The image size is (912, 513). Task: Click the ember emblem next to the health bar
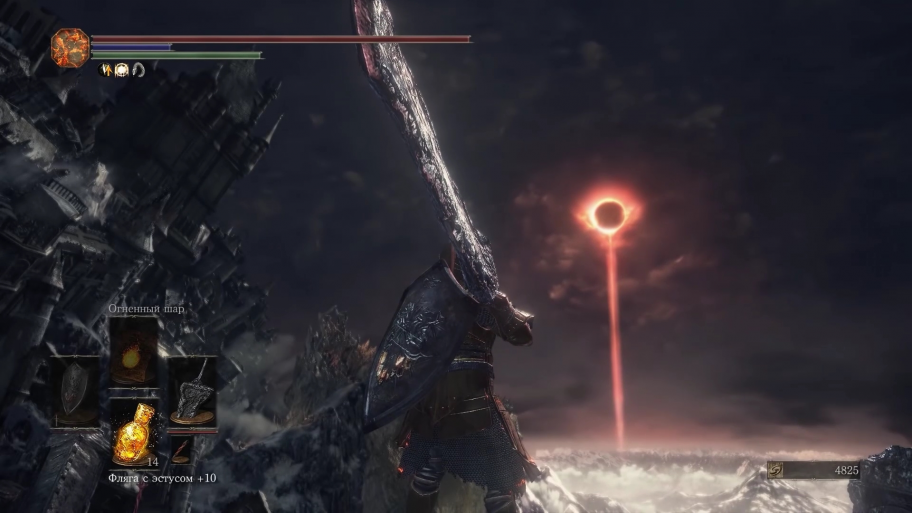(70, 46)
